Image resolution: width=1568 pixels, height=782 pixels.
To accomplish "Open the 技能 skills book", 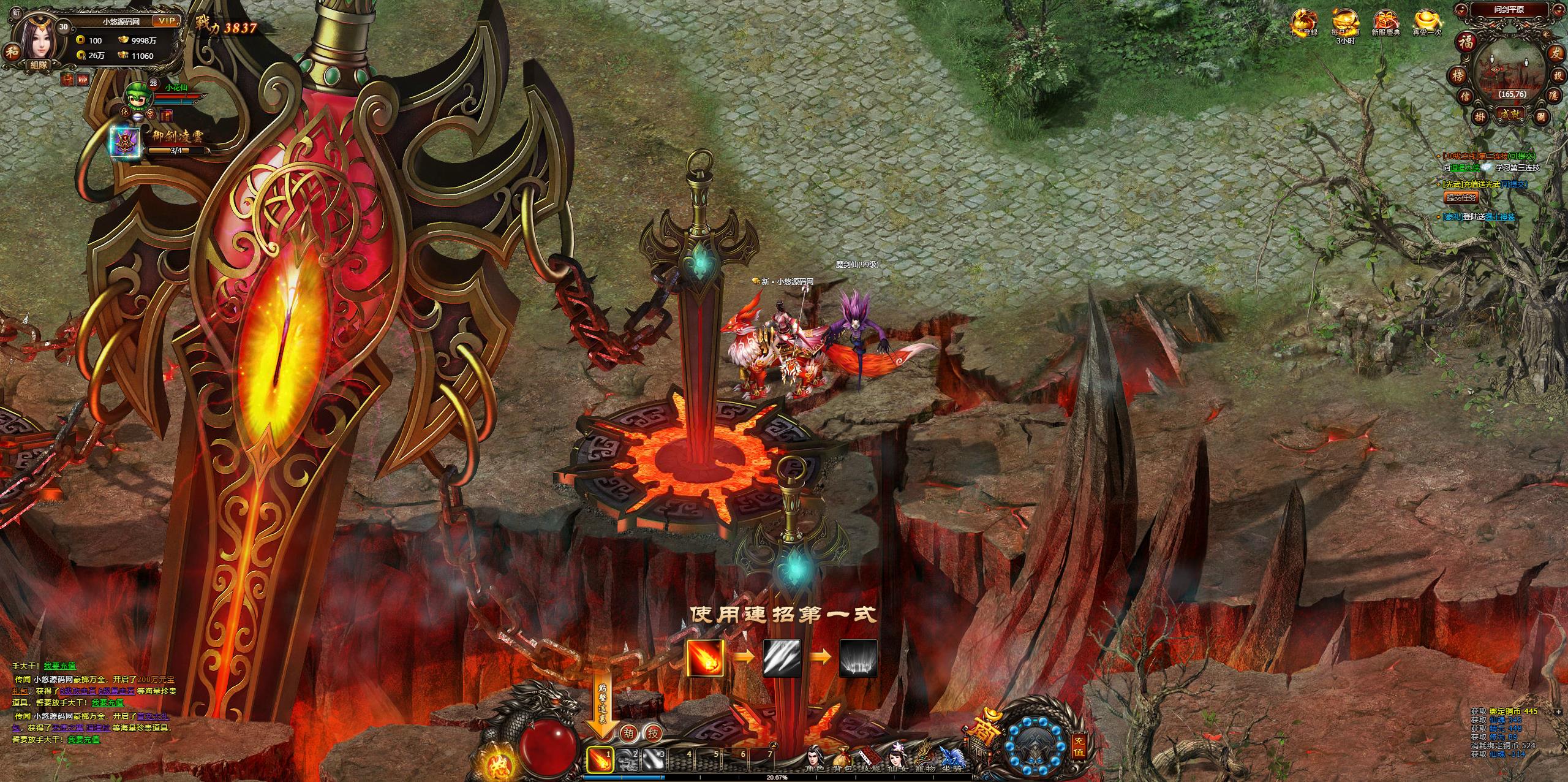I will pyautogui.click(x=871, y=759).
